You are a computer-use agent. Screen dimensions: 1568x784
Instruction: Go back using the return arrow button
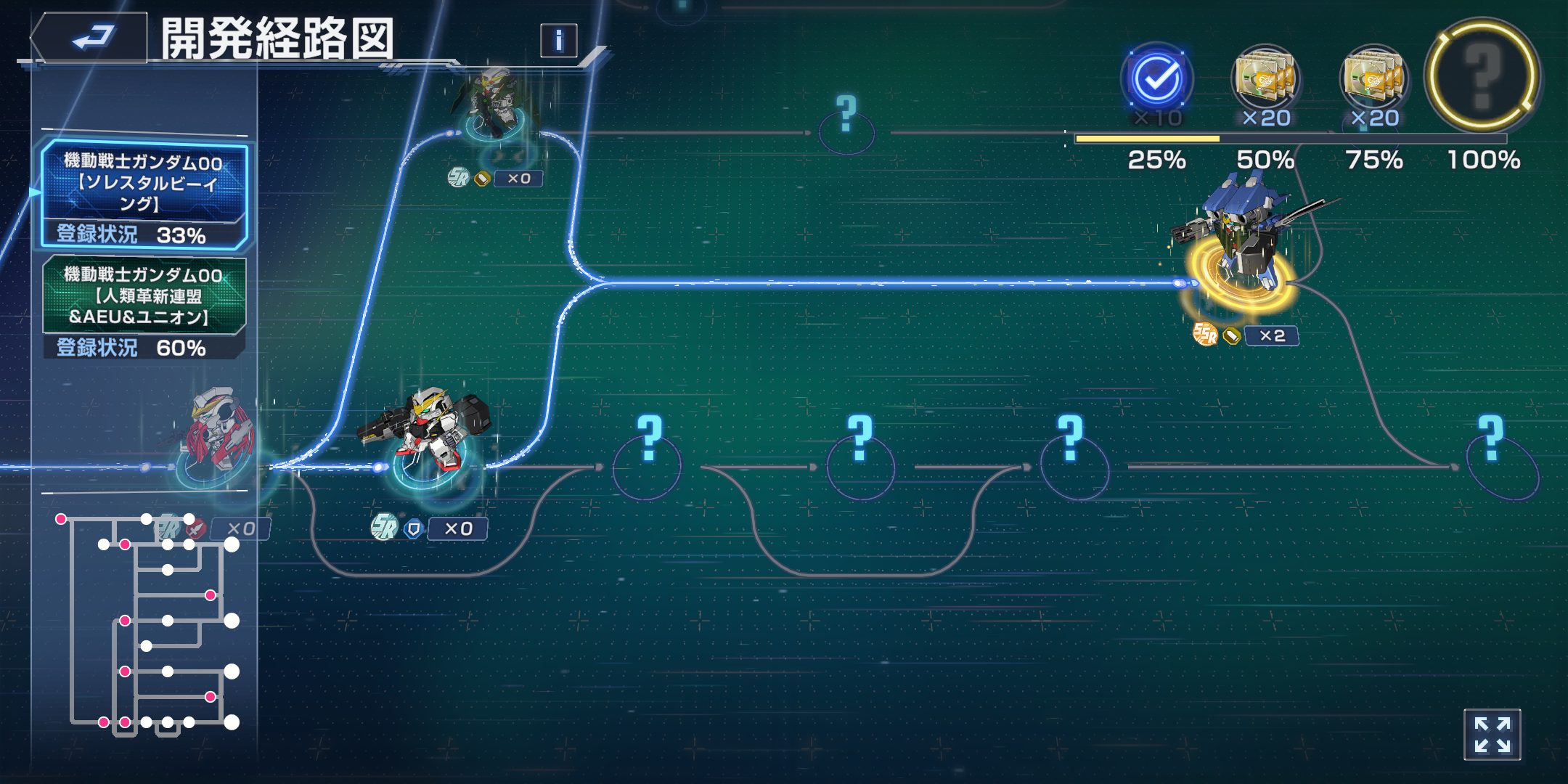[x=91, y=38]
